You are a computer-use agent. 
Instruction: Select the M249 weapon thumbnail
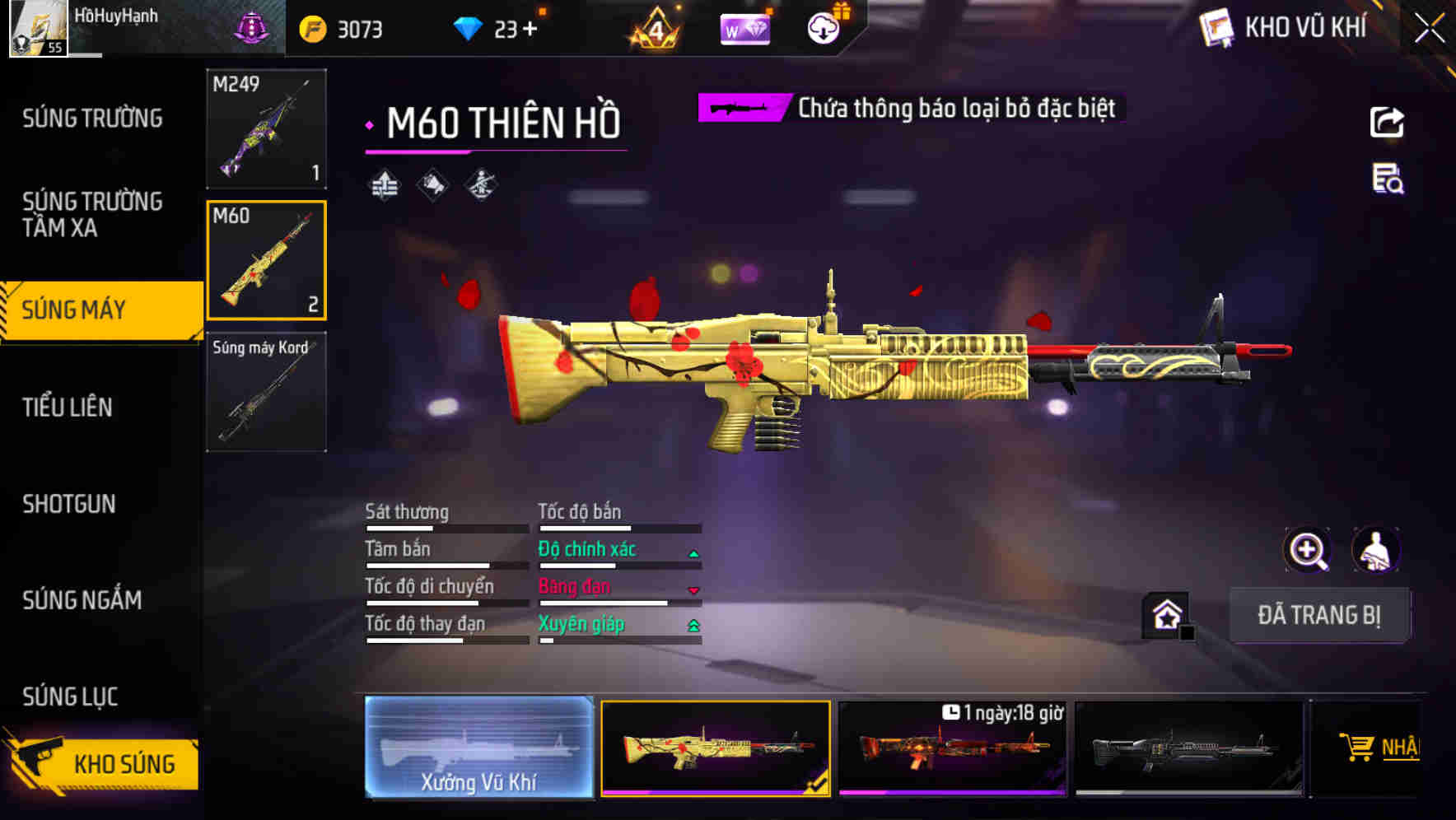point(265,129)
